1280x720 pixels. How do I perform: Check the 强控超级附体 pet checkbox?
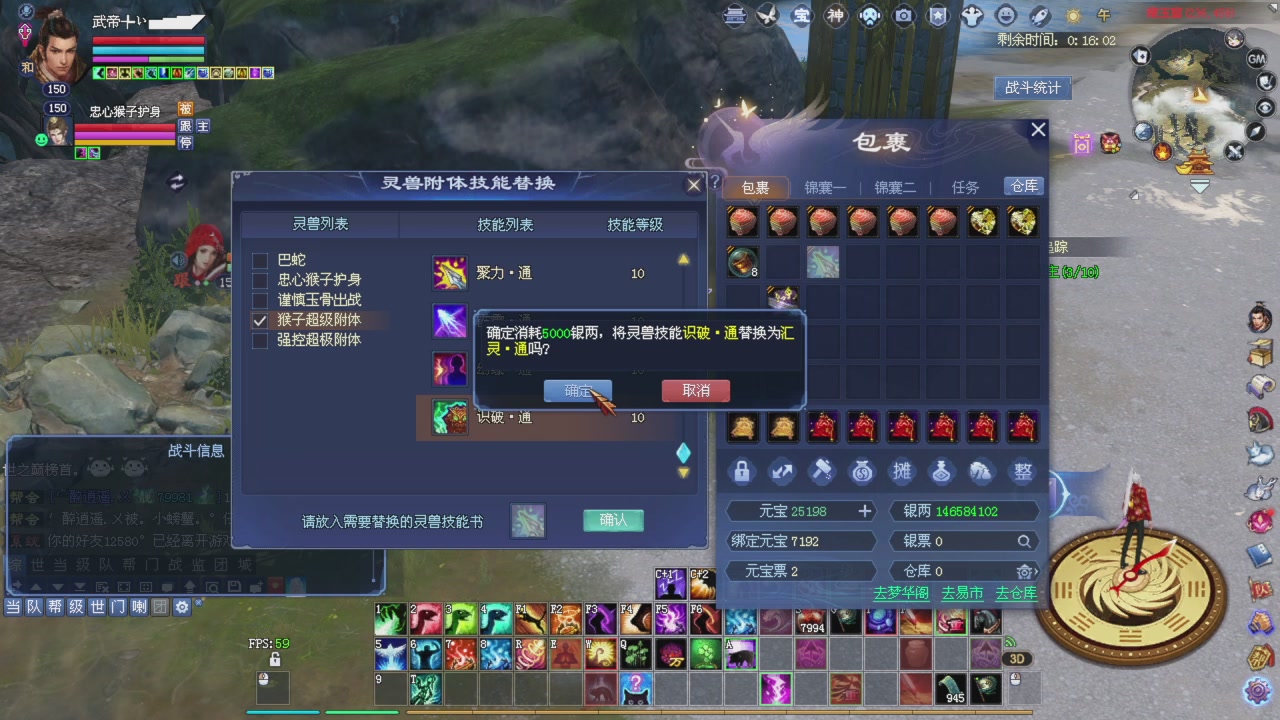[x=259, y=340]
